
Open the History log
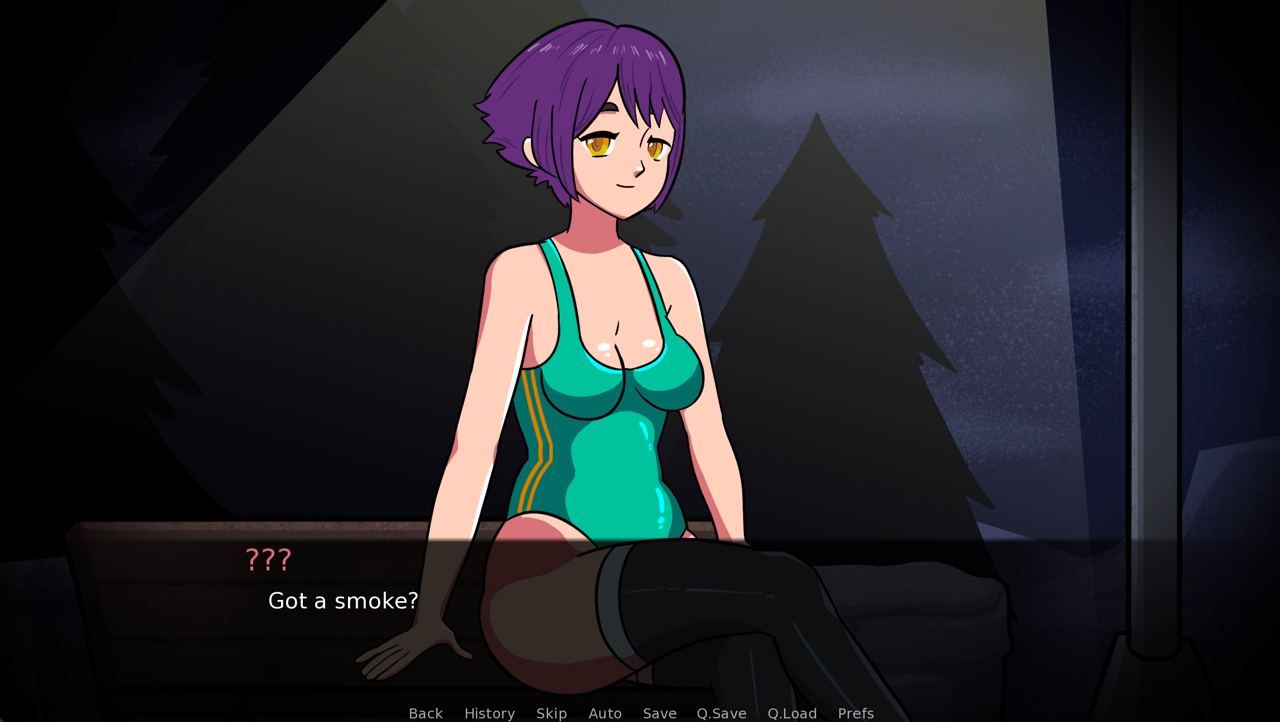tap(489, 713)
